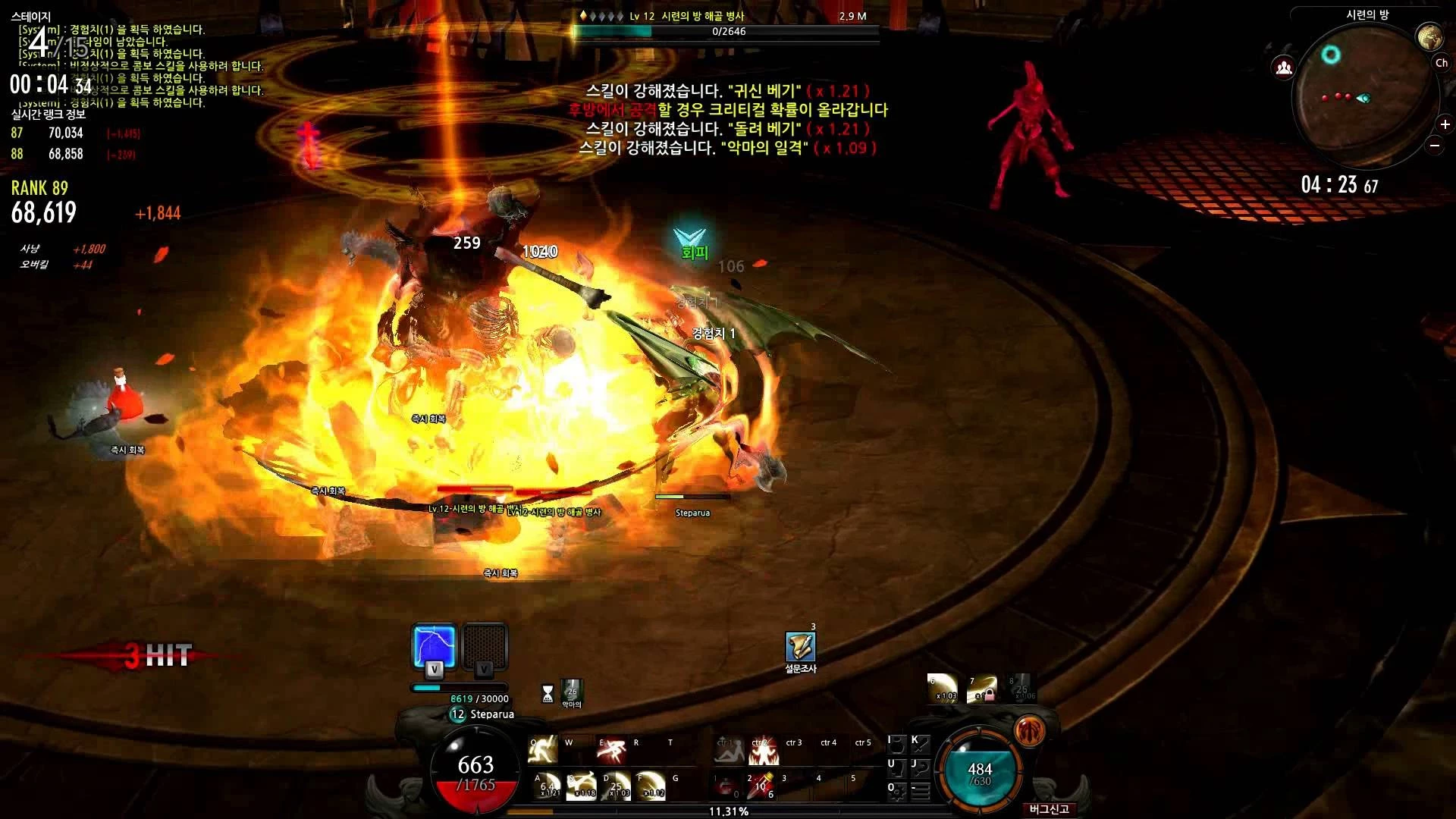Screen dimensions: 1456x819
Task: Click the minimap's zoom-in plus button
Action: (x=1445, y=124)
